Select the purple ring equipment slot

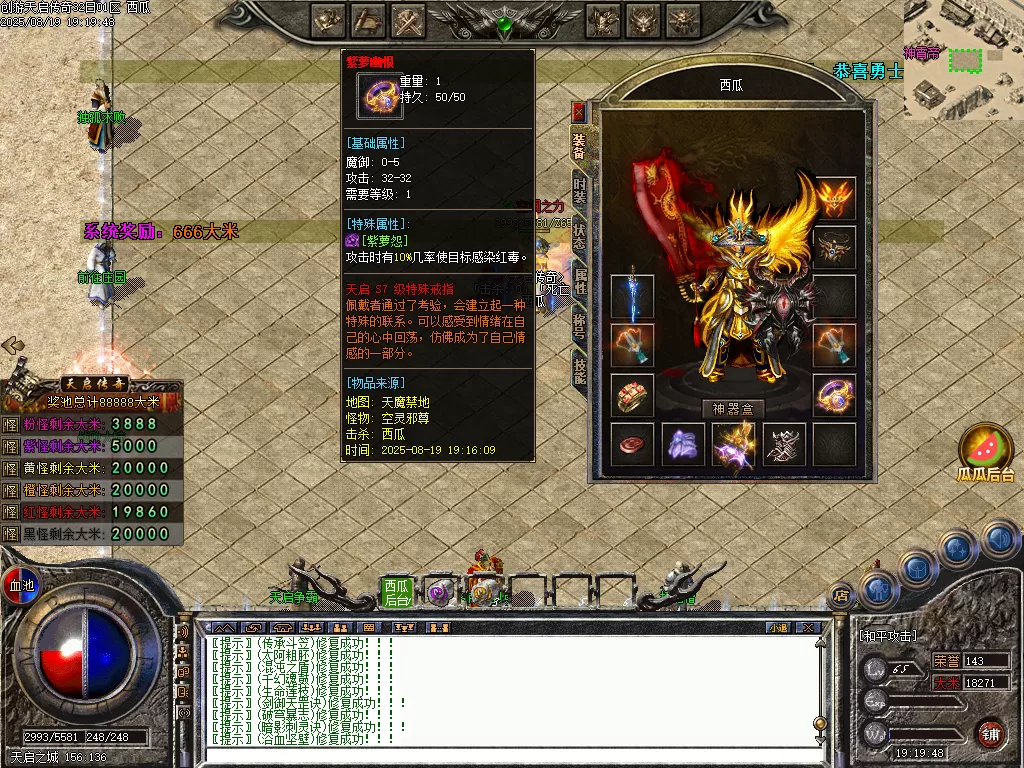coord(834,395)
